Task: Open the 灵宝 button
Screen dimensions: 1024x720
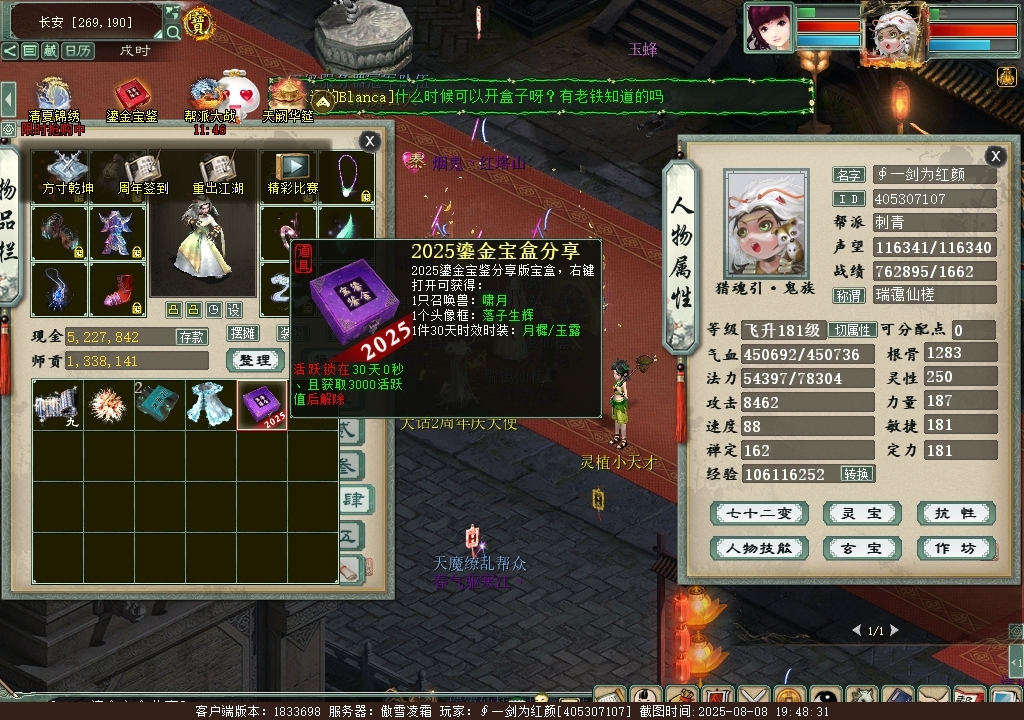Action: tap(855, 514)
